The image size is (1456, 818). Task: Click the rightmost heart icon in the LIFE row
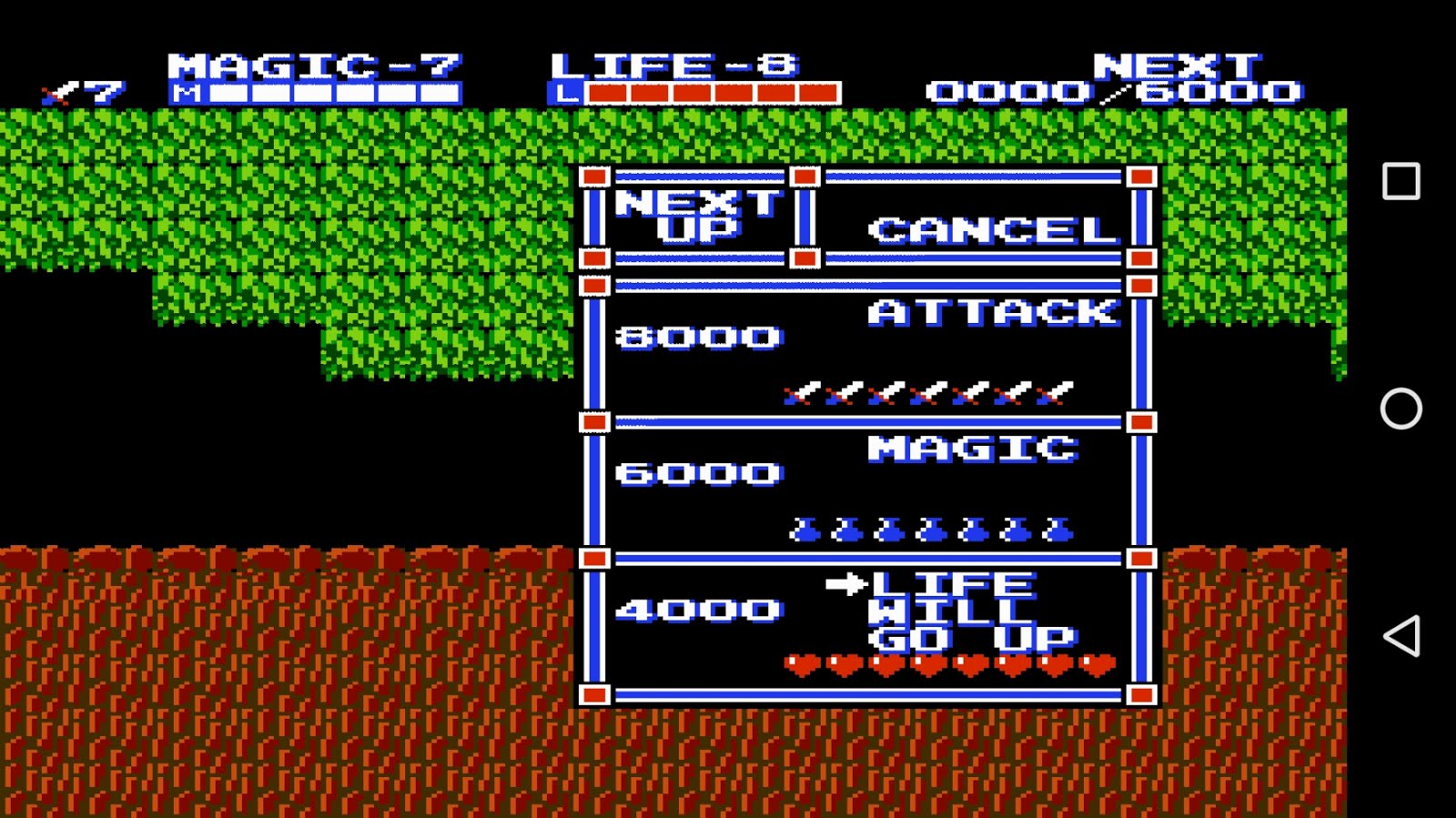pos(1097,664)
